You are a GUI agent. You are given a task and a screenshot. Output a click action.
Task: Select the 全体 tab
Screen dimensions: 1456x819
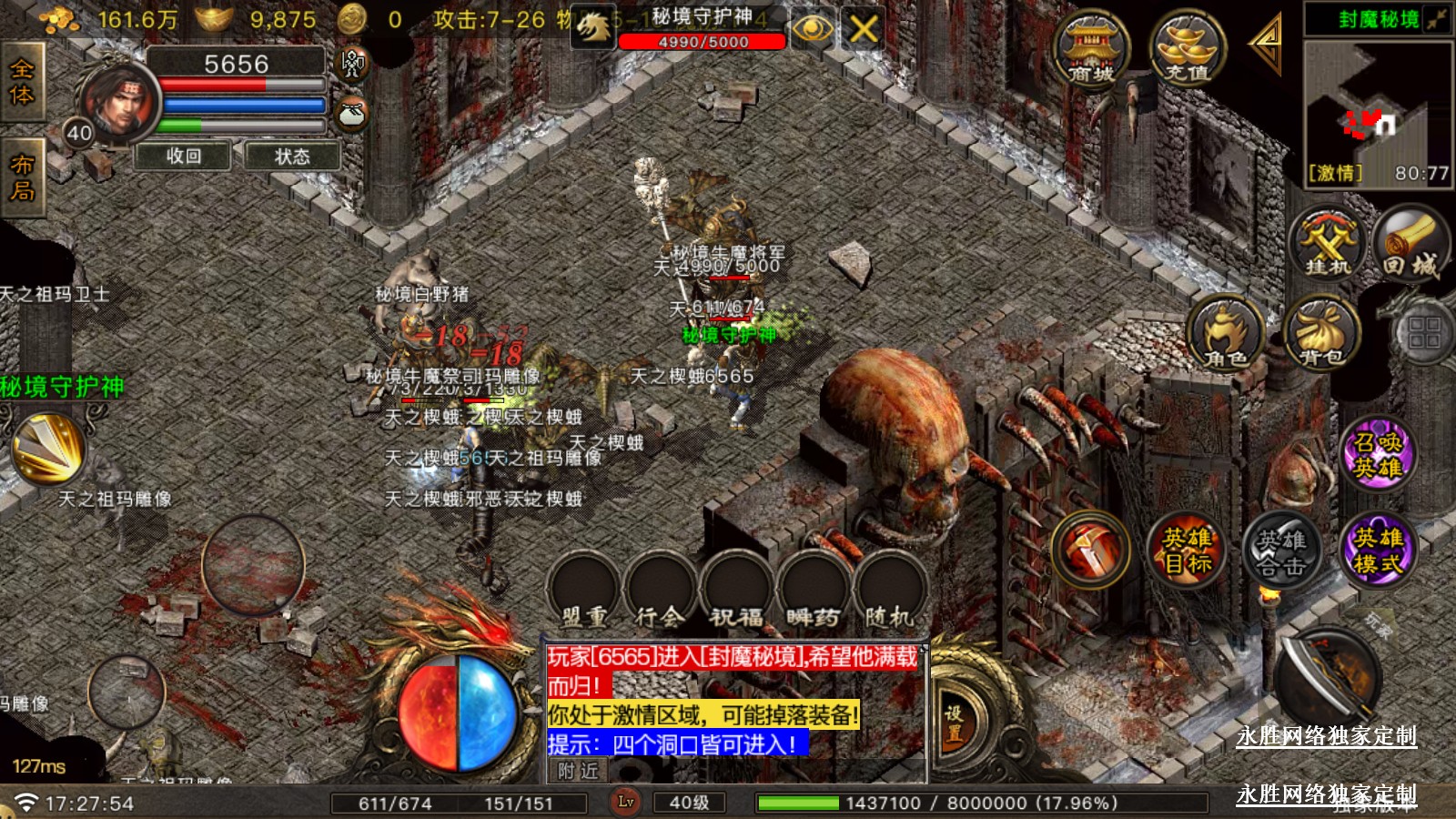[22, 82]
